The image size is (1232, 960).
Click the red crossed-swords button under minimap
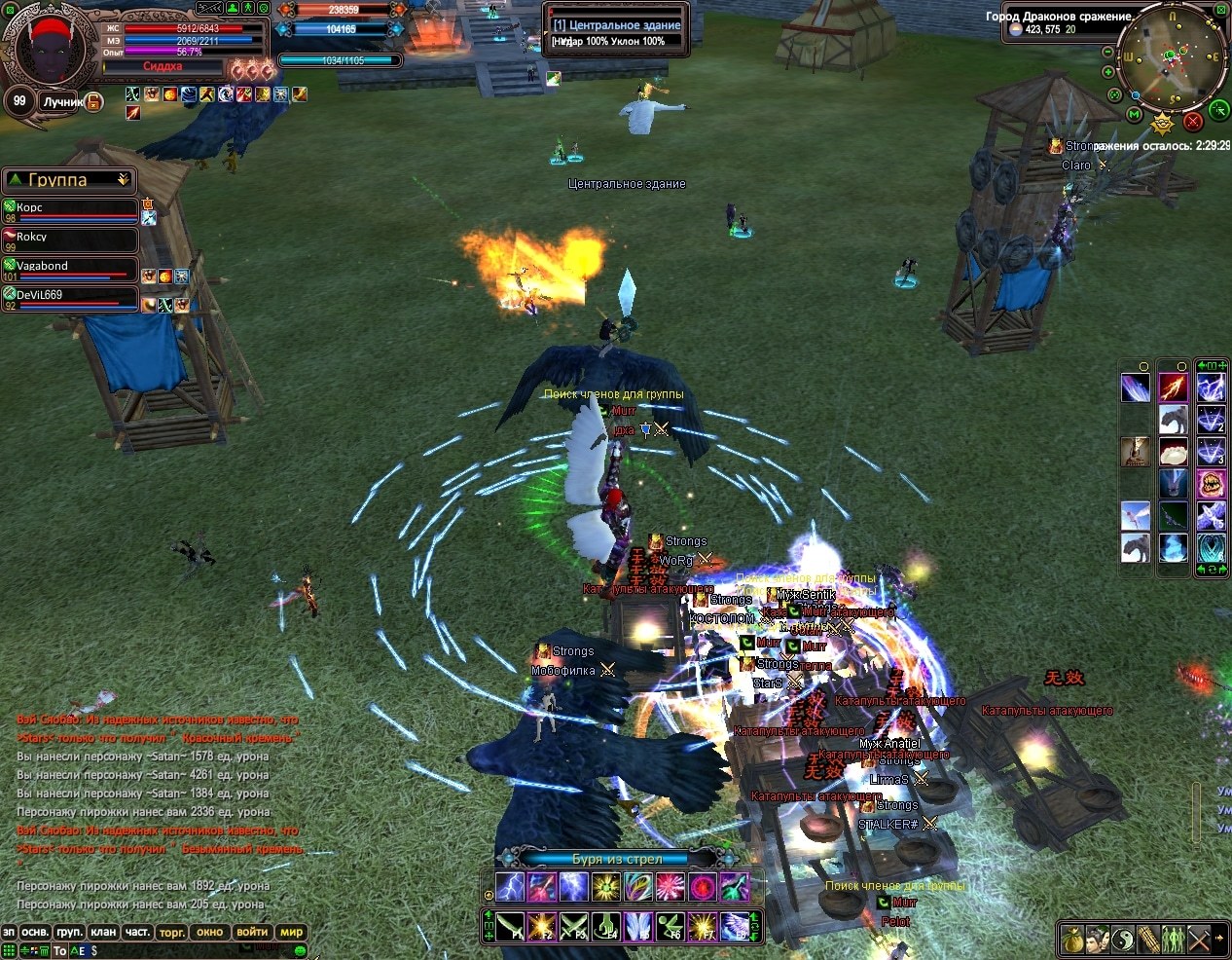tap(1193, 122)
